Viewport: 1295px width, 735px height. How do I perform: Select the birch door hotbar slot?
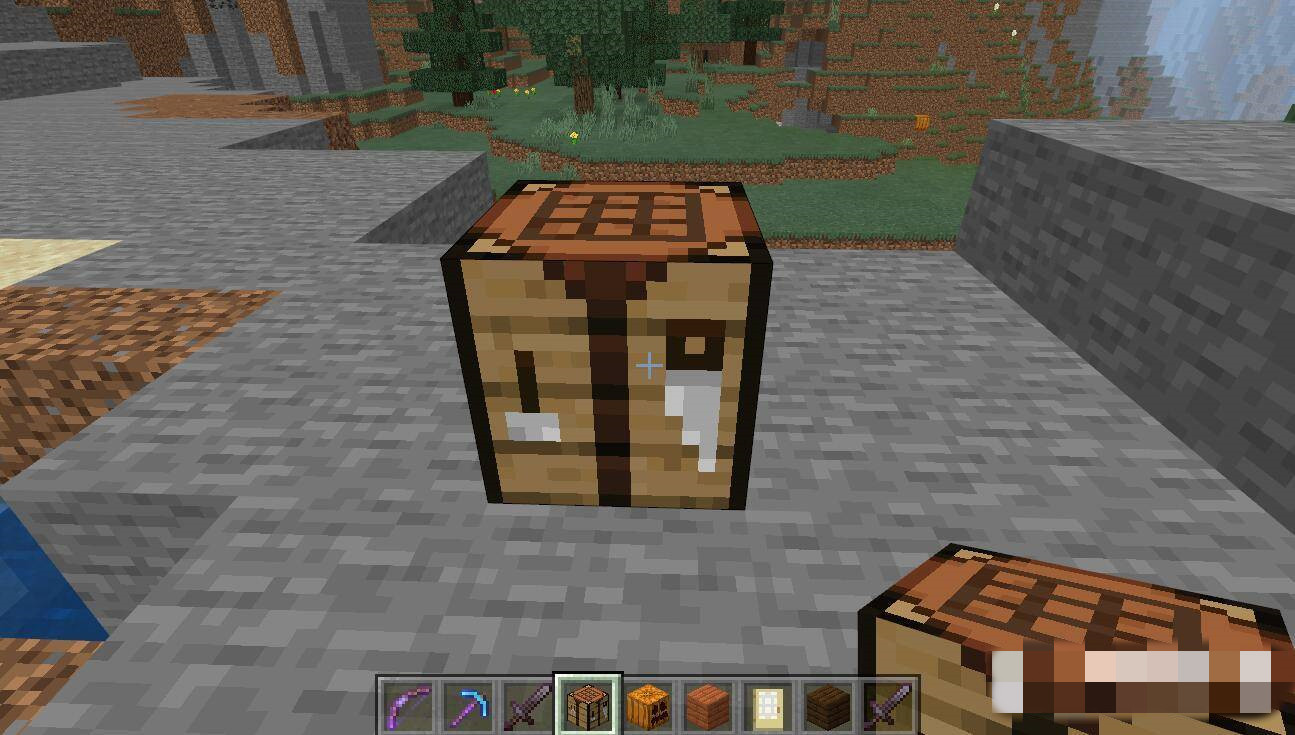click(x=767, y=706)
